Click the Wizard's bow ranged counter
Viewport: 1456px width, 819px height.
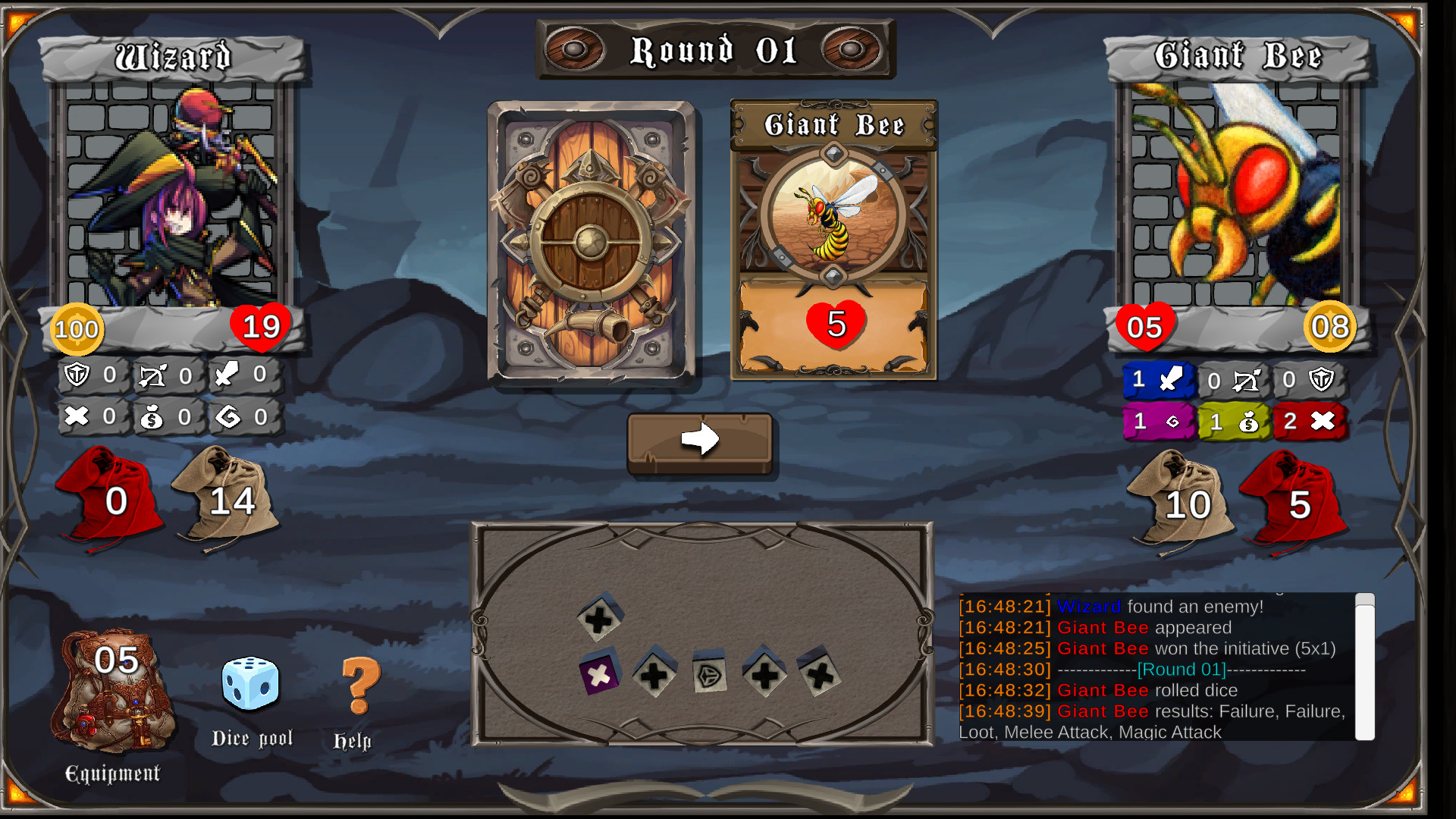pyautogui.click(x=167, y=374)
